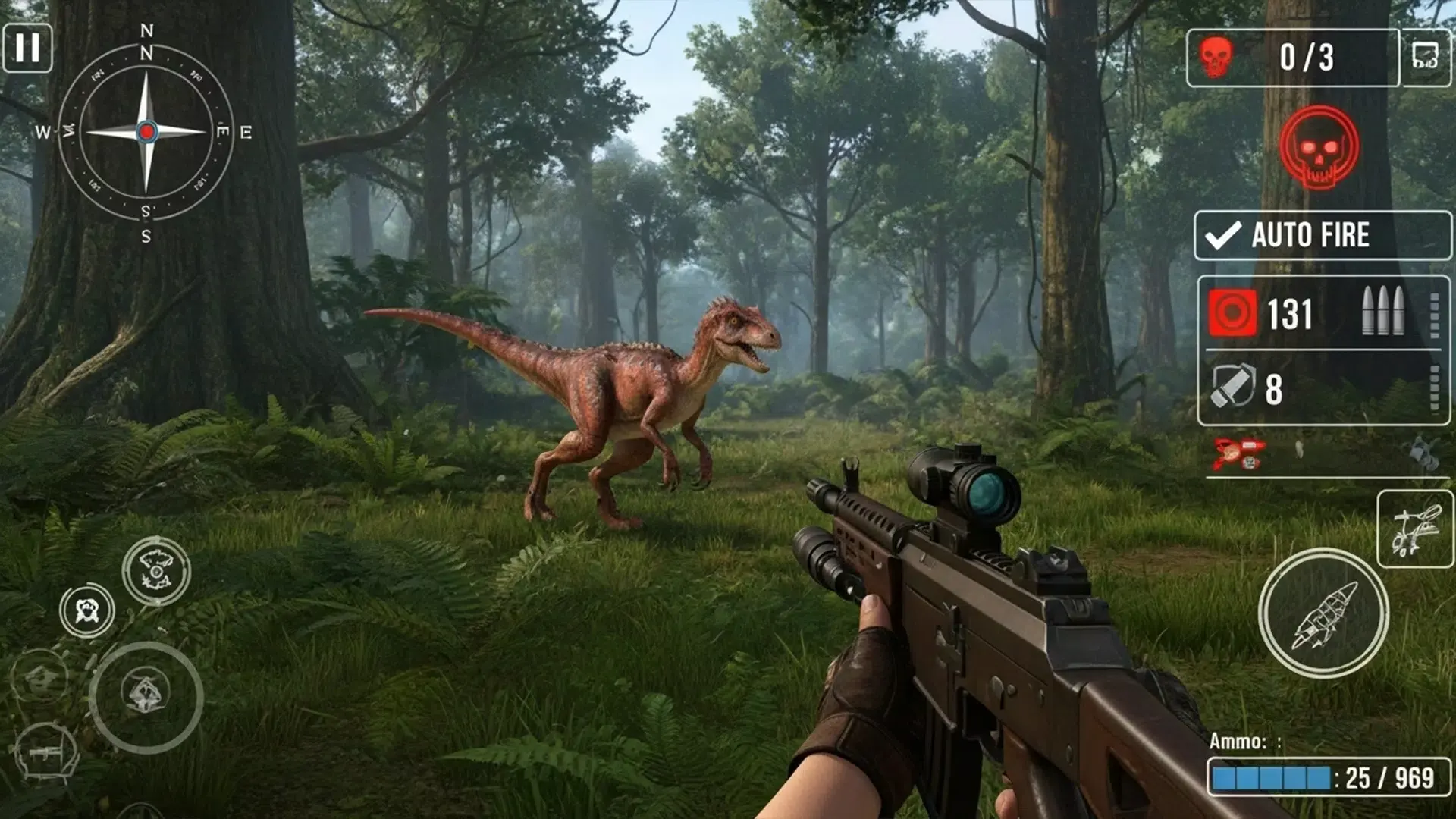The width and height of the screenshot is (1456, 819).
Task: Click the large red glowing skull icon
Action: [1319, 147]
